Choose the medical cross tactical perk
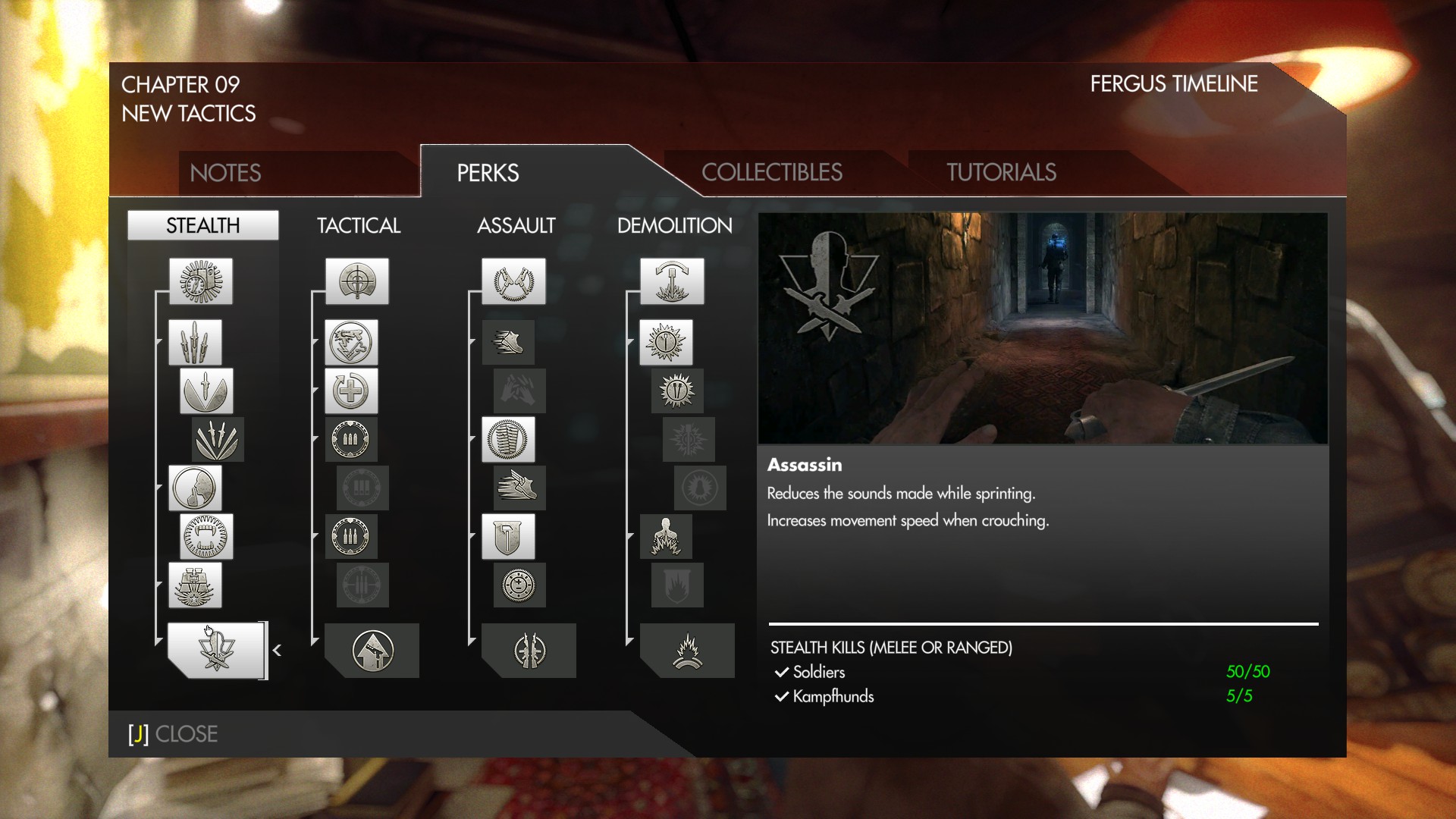This screenshot has height=819, width=1456. tap(351, 391)
